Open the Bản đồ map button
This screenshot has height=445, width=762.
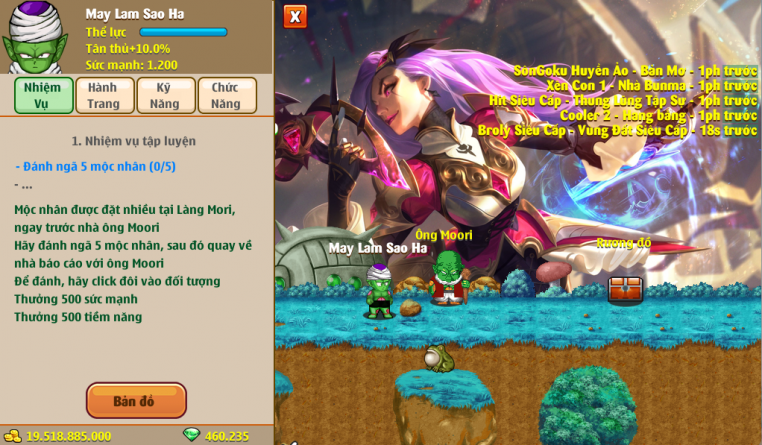click(x=136, y=401)
